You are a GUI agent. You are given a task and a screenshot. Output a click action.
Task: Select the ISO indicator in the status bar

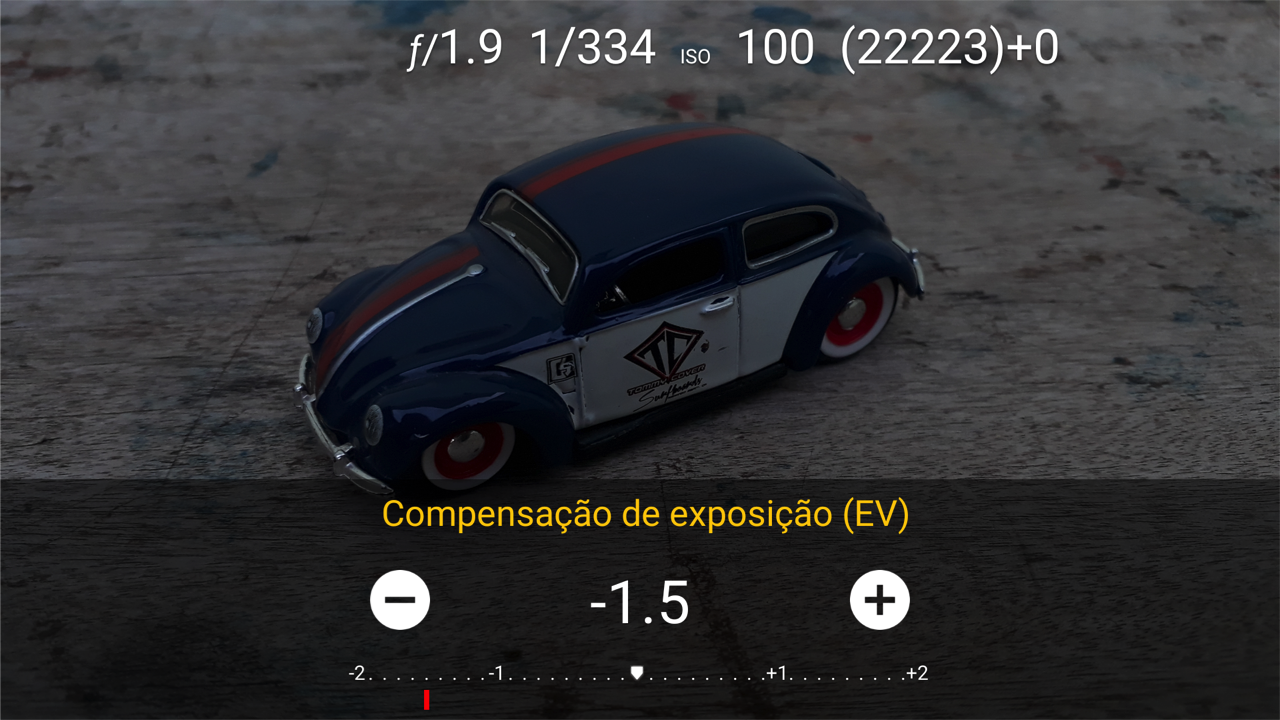pos(694,56)
